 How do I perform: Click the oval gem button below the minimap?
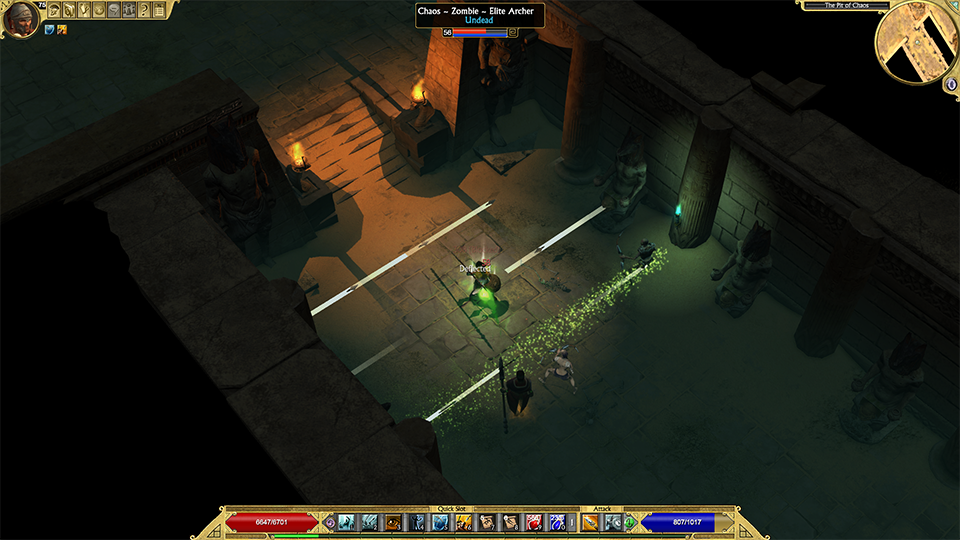950,84
